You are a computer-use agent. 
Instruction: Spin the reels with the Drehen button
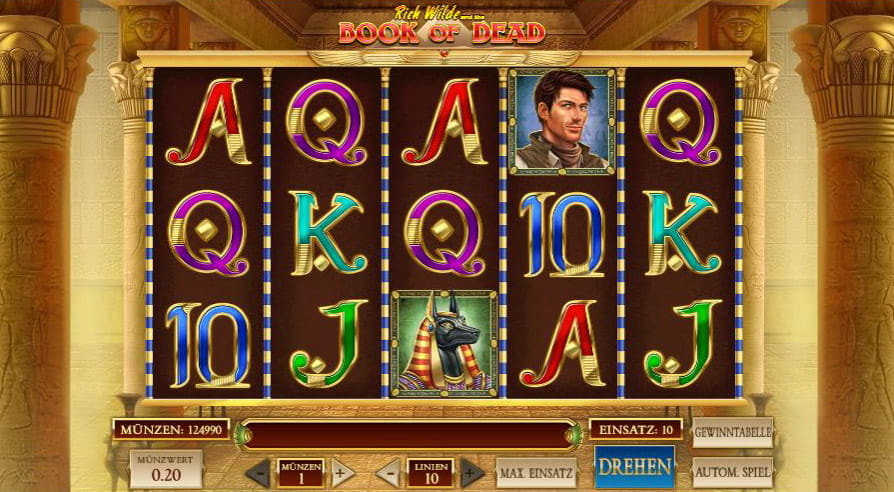coord(634,467)
